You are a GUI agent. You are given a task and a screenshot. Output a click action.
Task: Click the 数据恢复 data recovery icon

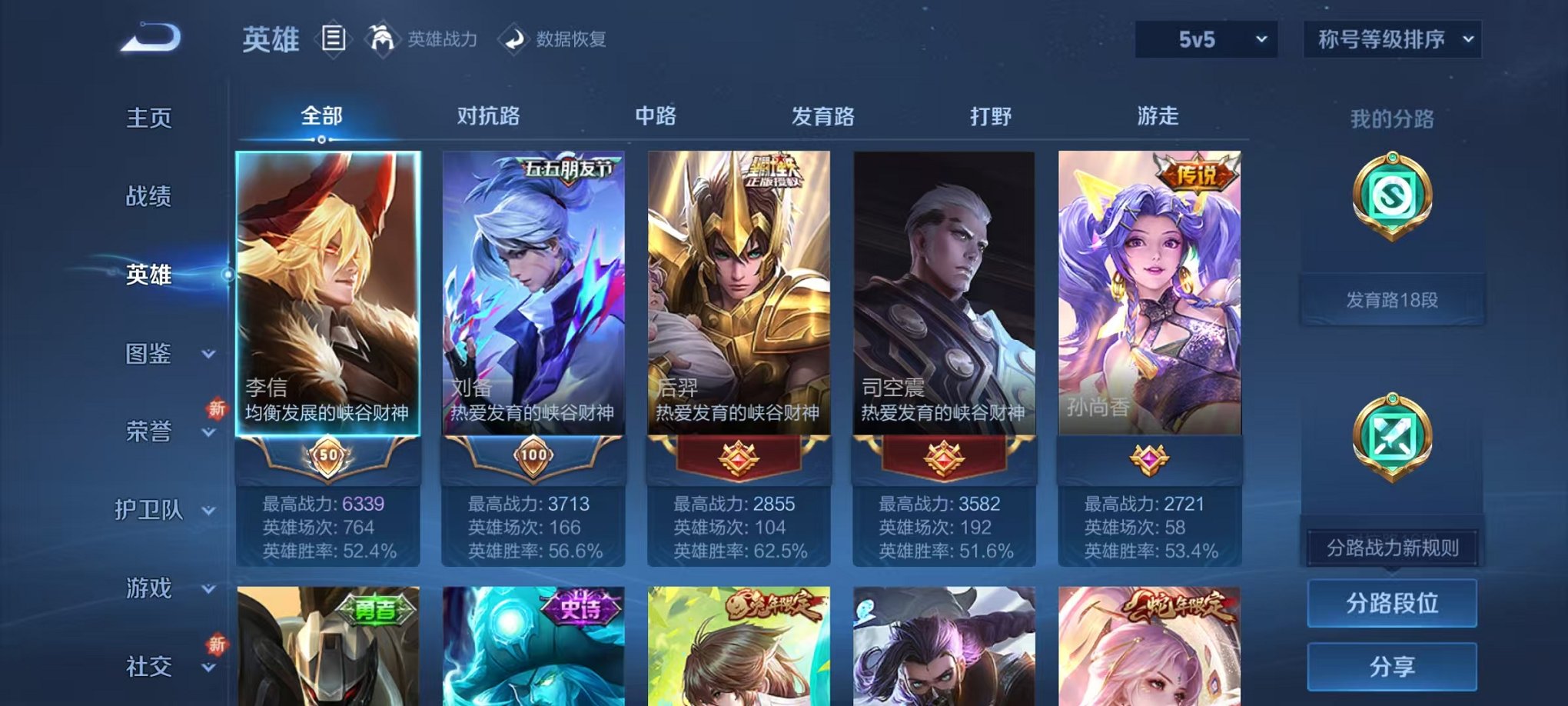513,39
